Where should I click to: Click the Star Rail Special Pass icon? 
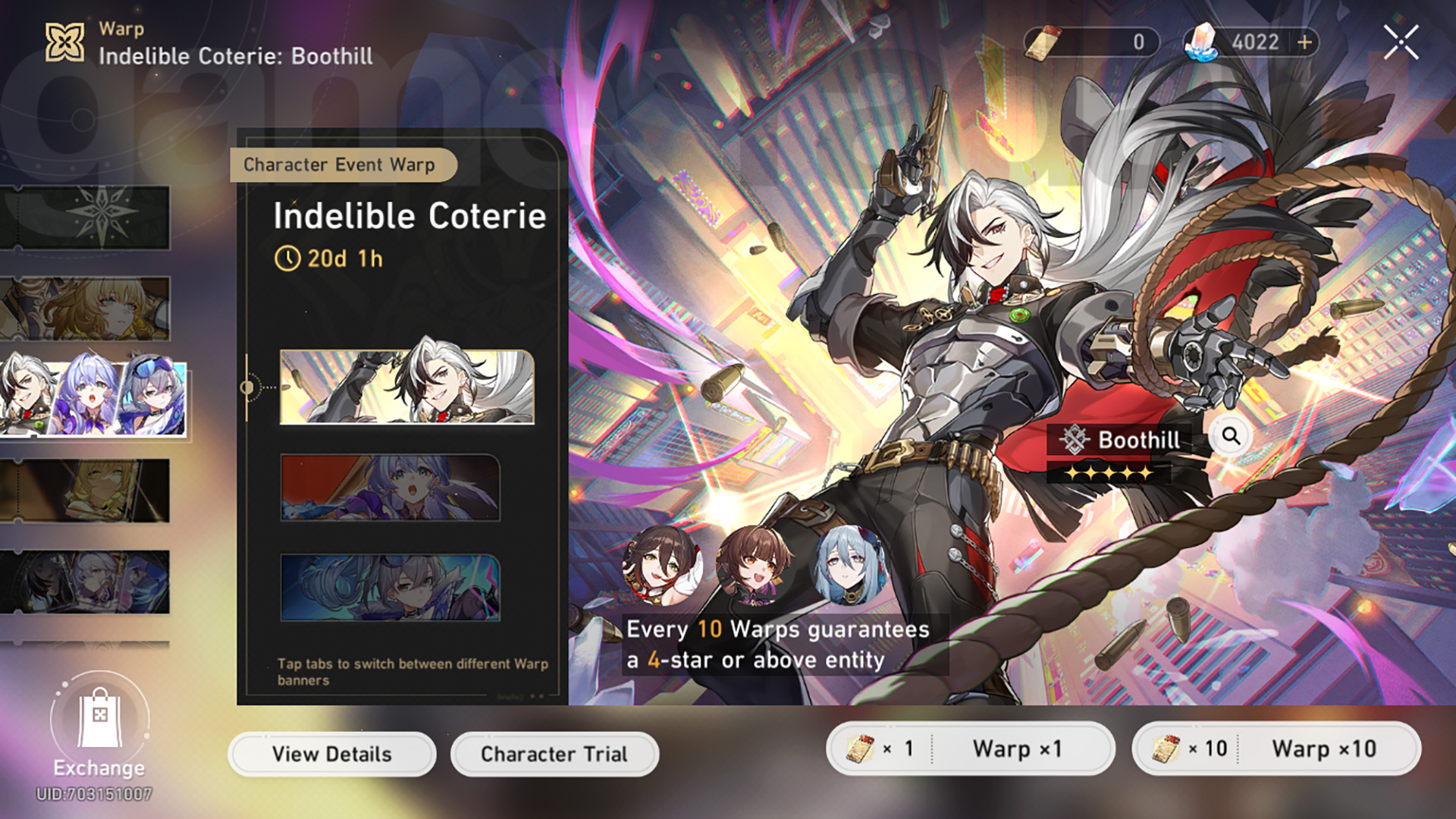[1045, 42]
